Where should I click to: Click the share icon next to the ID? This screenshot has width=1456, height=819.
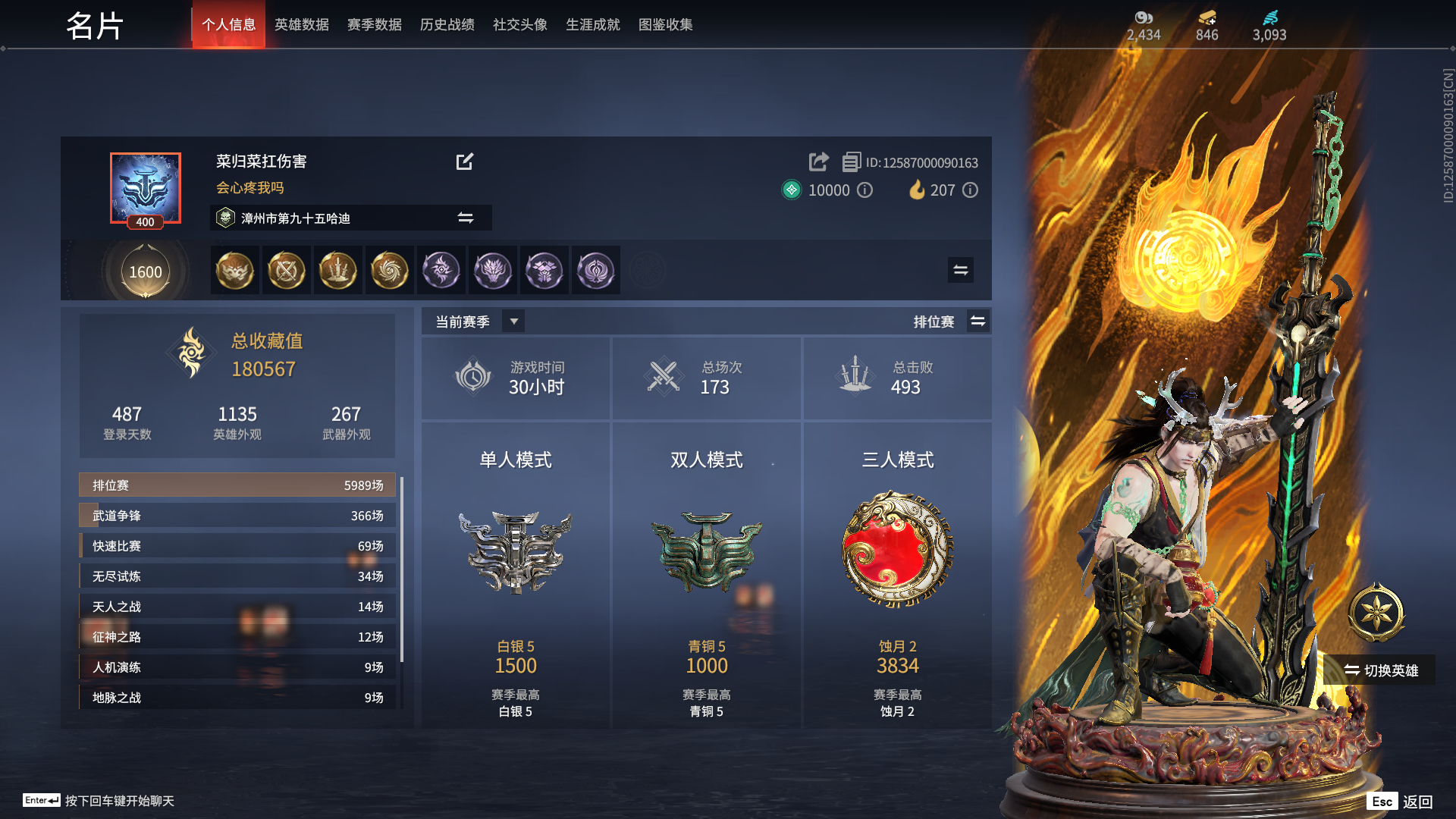tap(817, 162)
